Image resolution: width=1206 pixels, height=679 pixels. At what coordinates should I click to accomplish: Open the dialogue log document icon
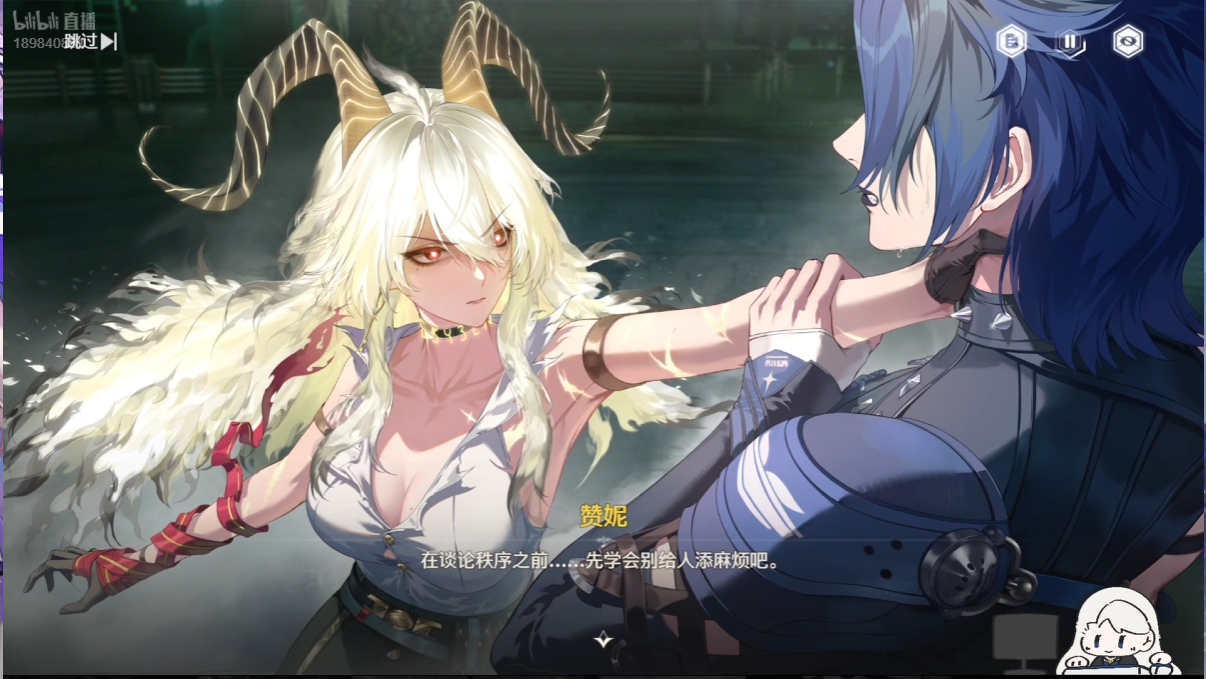pyautogui.click(x=1012, y=41)
